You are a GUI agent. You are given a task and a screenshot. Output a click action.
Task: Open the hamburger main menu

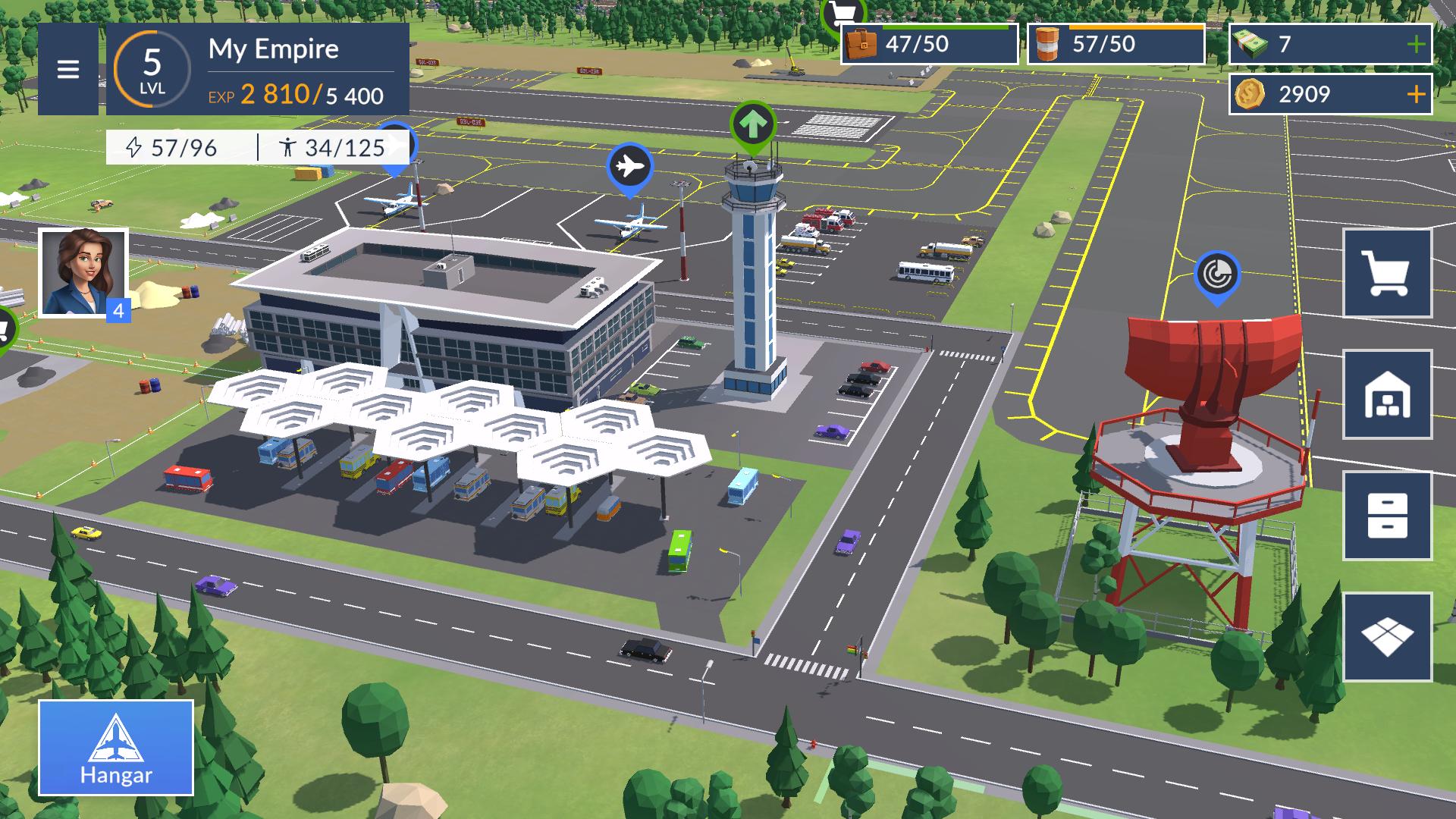point(68,70)
